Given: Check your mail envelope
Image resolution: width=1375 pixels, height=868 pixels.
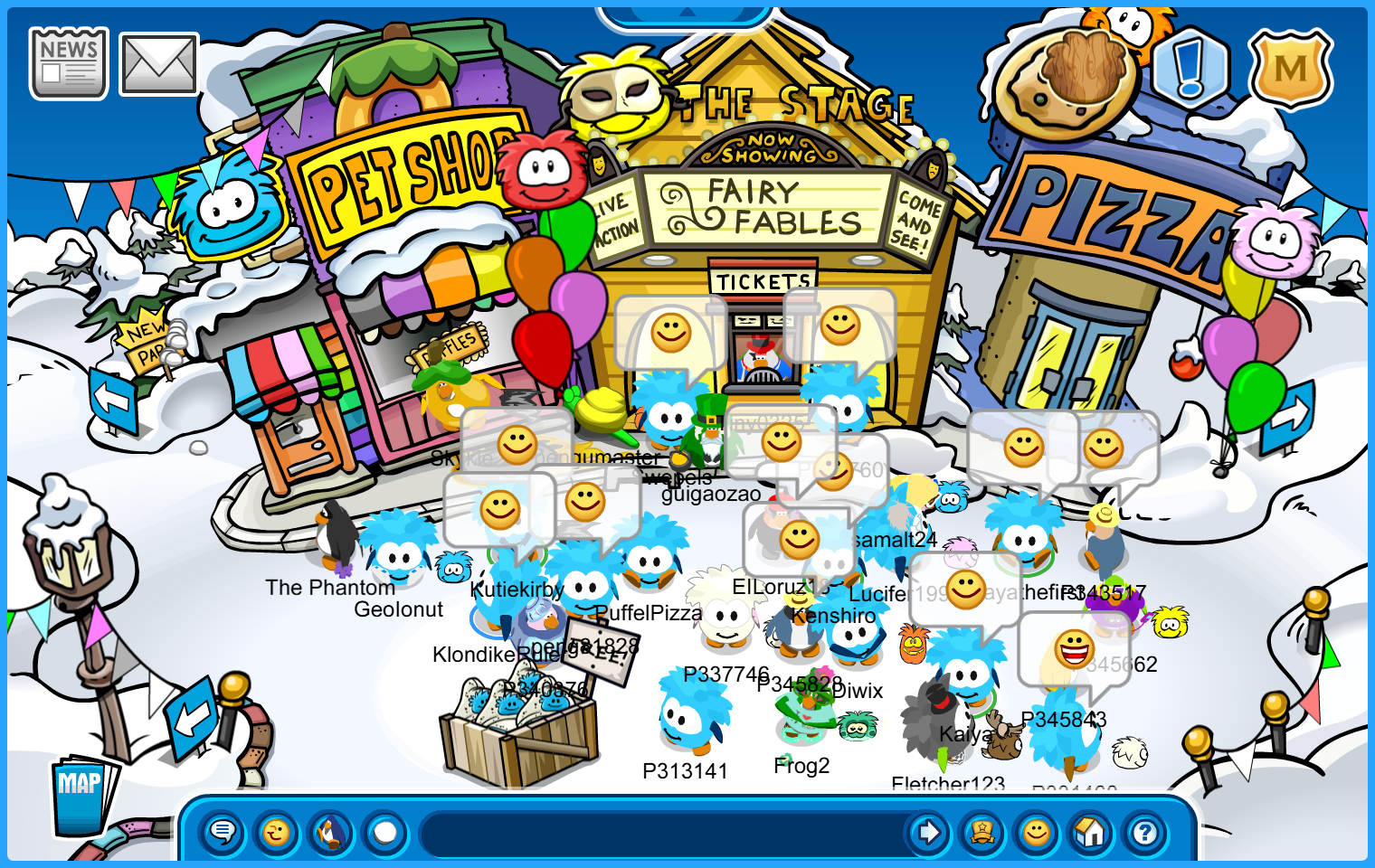Looking at the screenshot, I should click(157, 62).
